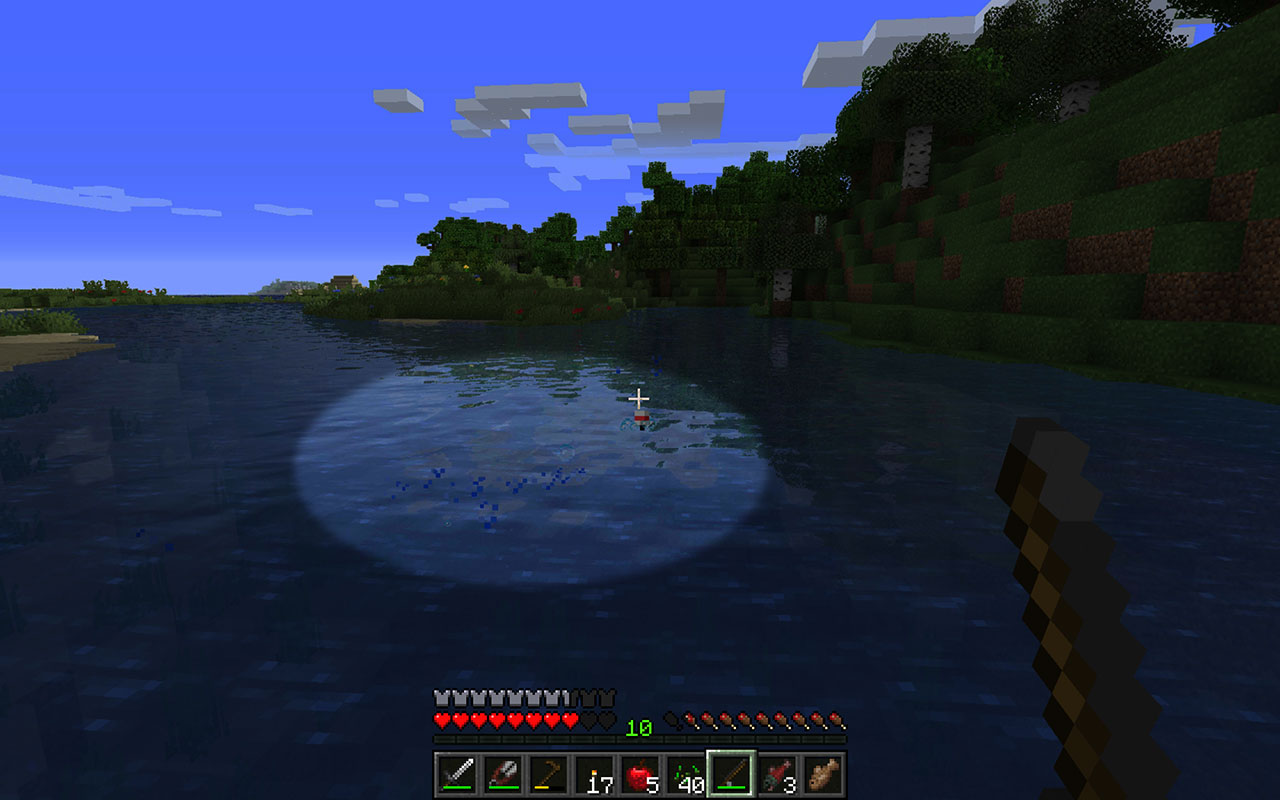The width and height of the screenshot is (1280, 800).
Task: Select the cooked fish hotbar slot
Action: (x=824, y=775)
